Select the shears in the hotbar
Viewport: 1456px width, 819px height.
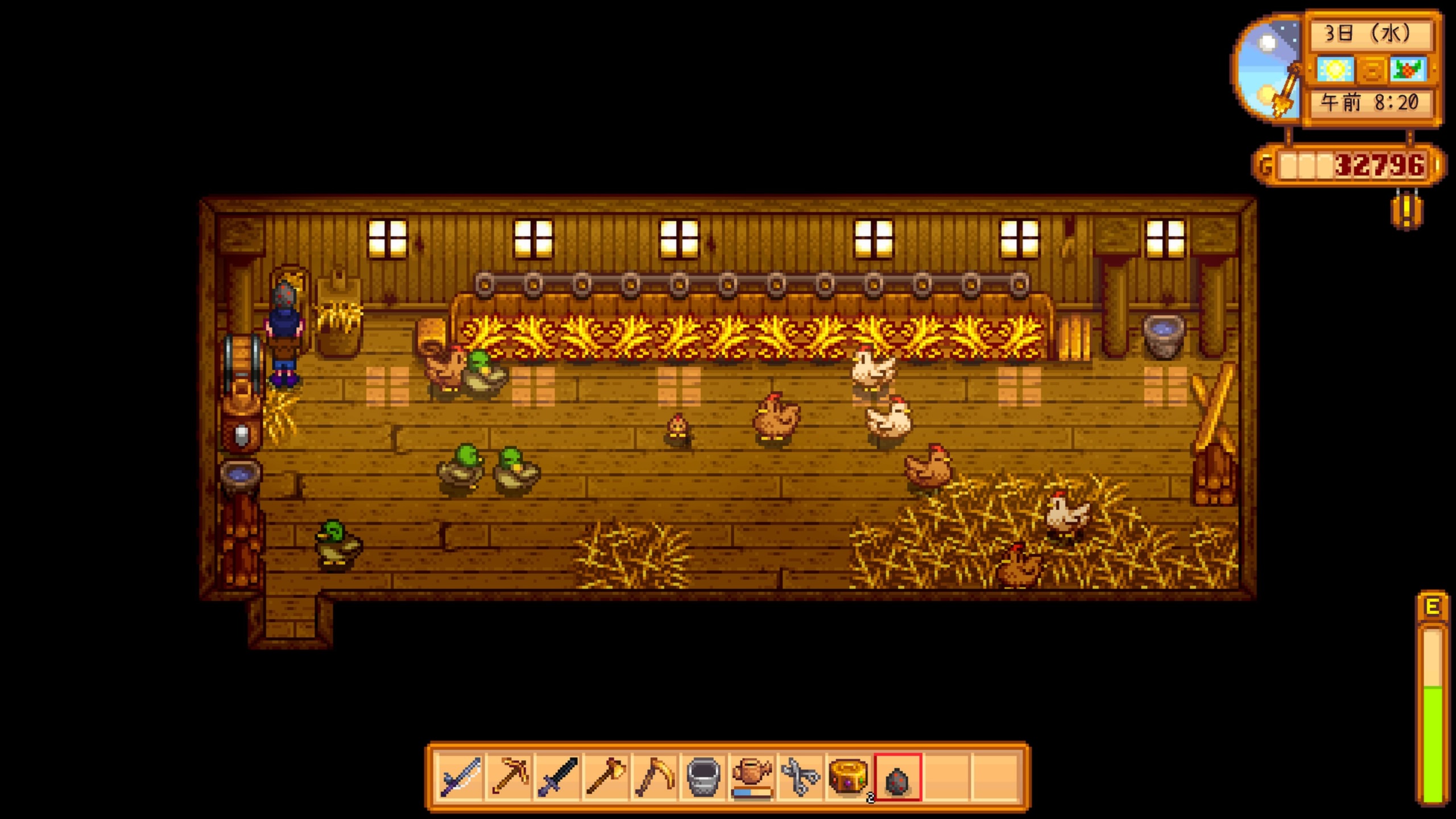800,776
